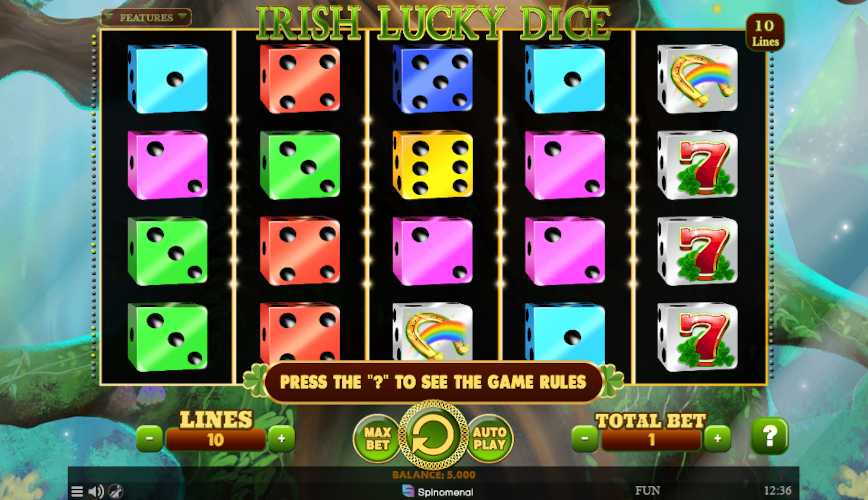Open the hamburger menu
This screenshot has height=500, width=868.
coord(77,491)
